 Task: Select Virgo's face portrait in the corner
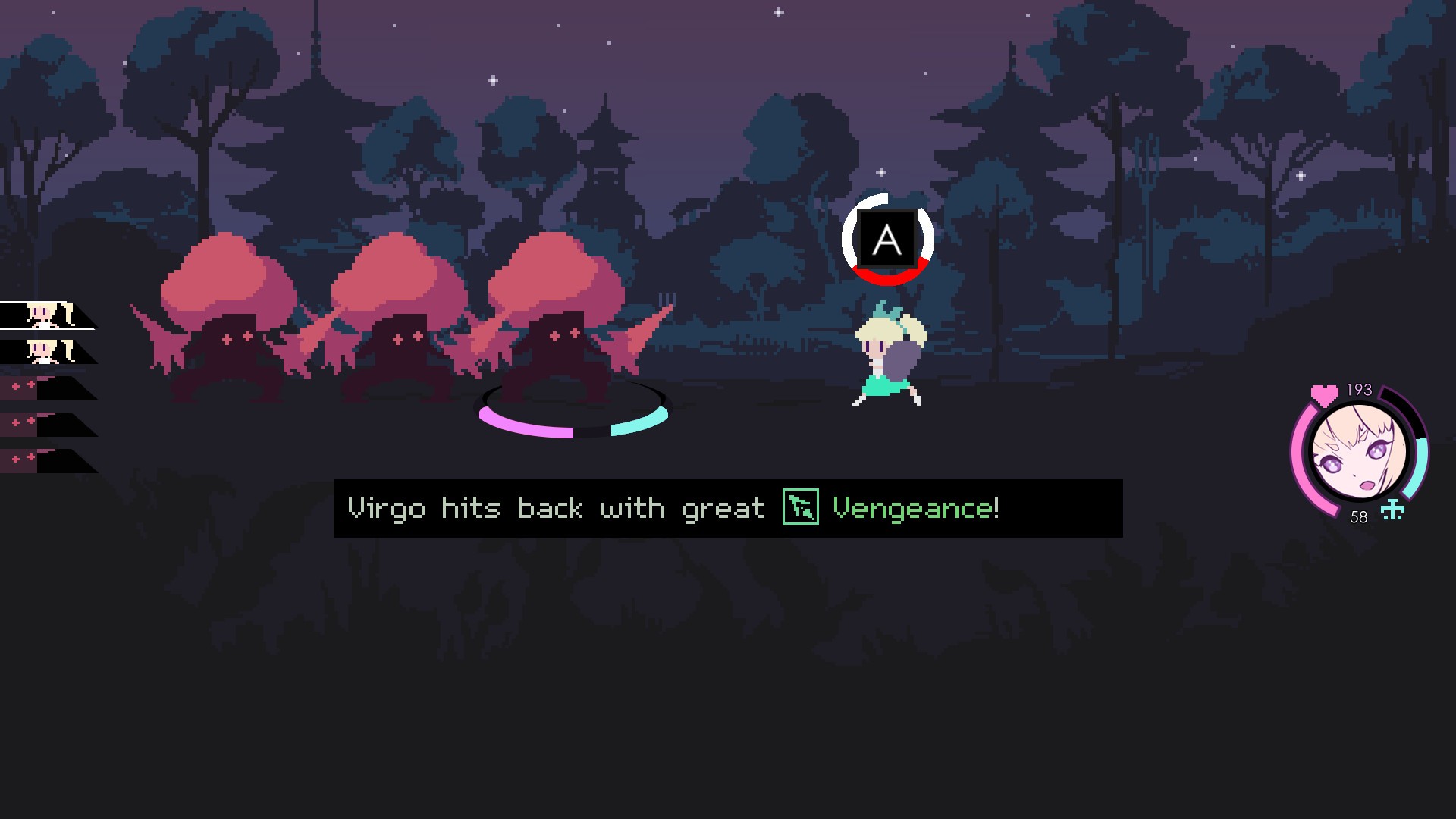(x=1360, y=453)
